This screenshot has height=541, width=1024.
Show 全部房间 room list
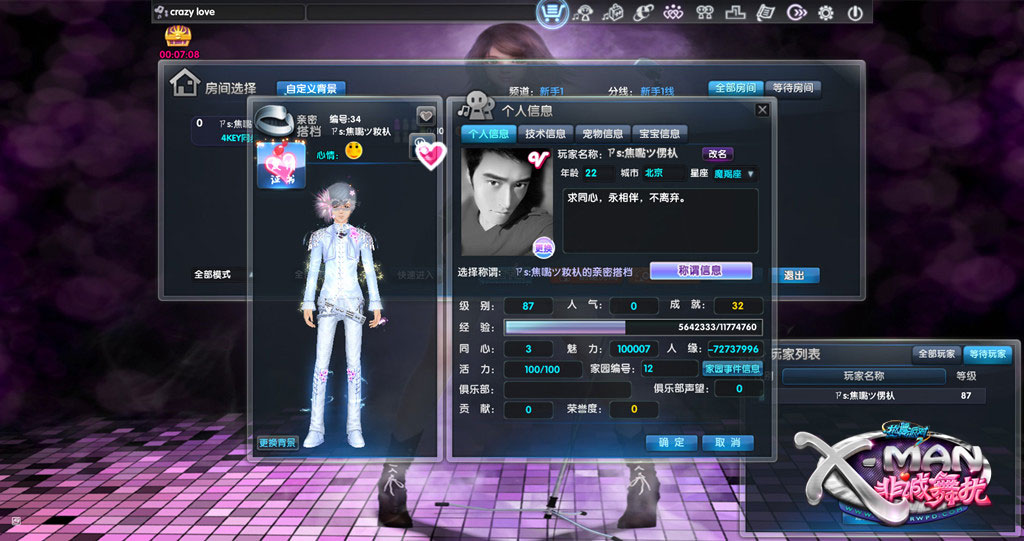[x=735, y=88]
